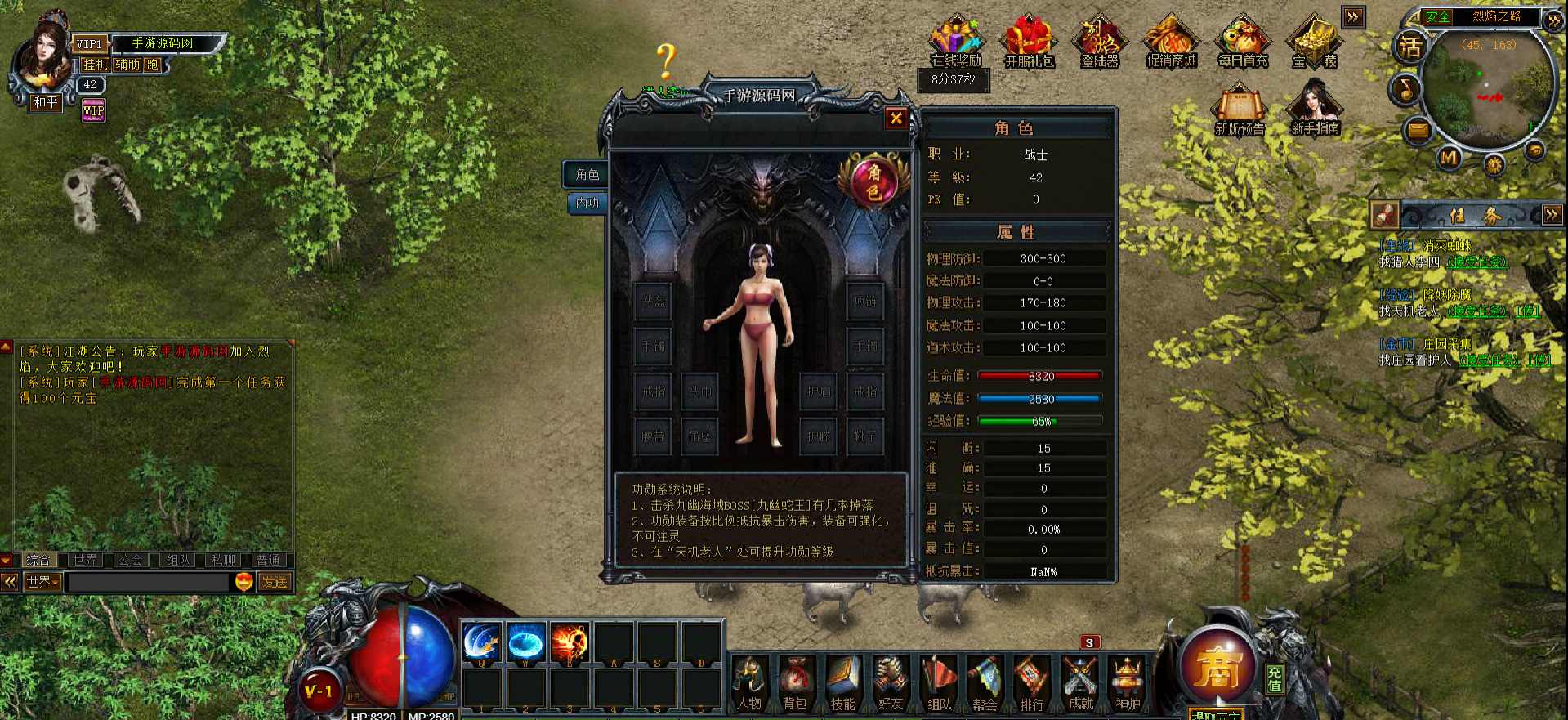1568x720 pixels.
Task: Switch chat to the 公会 tab
Action: click(x=131, y=560)
